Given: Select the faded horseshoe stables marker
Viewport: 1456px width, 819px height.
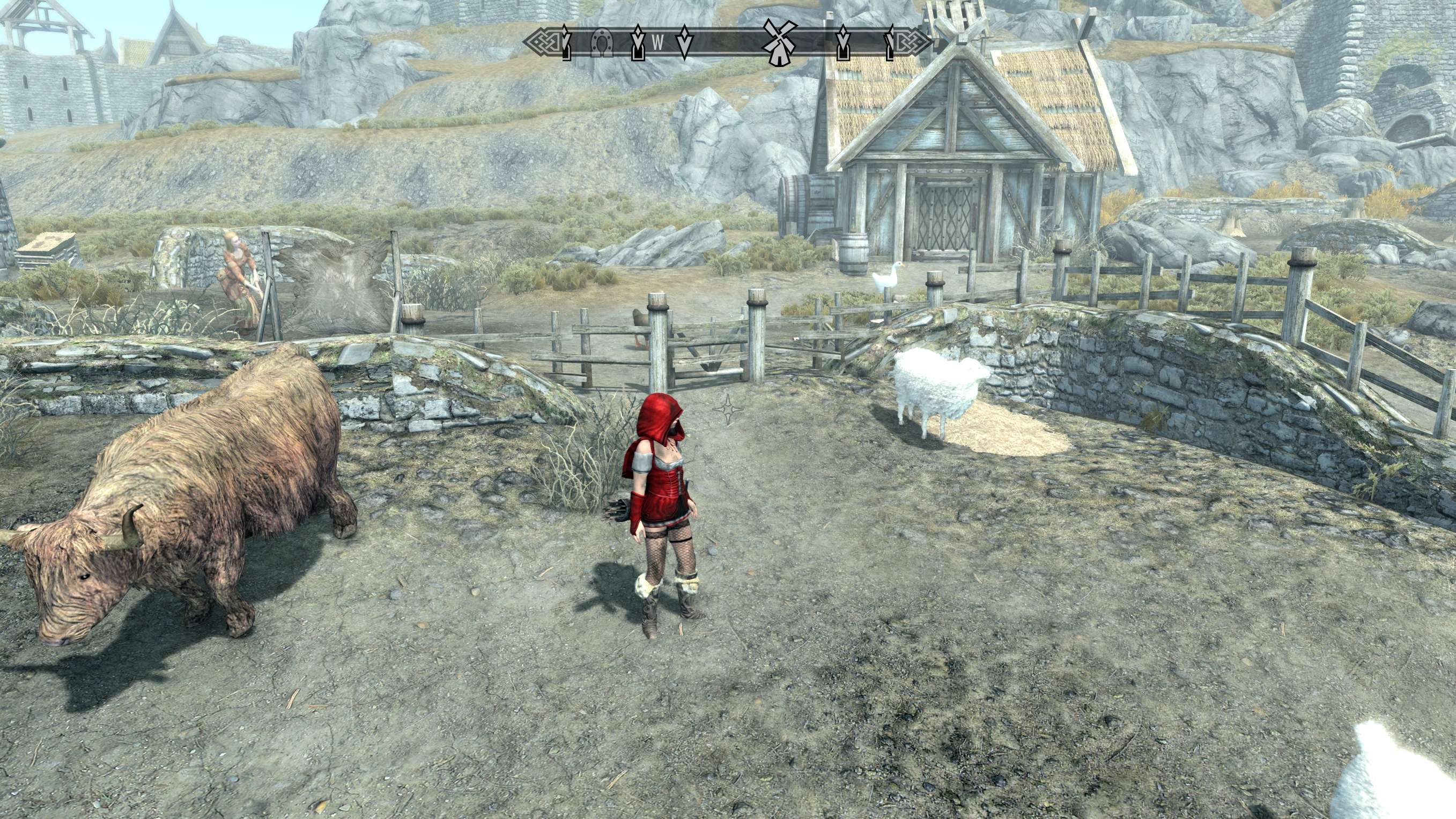Looking at the screenshot, I should (x=601, y=42).
